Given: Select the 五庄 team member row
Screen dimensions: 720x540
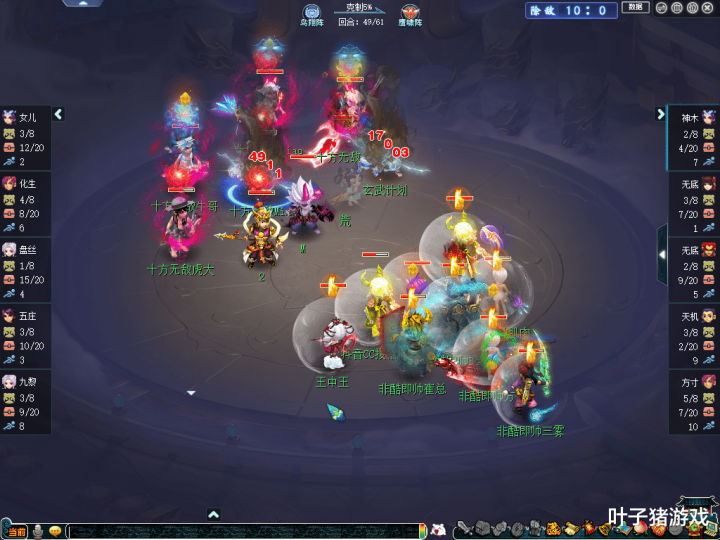Looking at the screenshot, I should coord(26,335).
